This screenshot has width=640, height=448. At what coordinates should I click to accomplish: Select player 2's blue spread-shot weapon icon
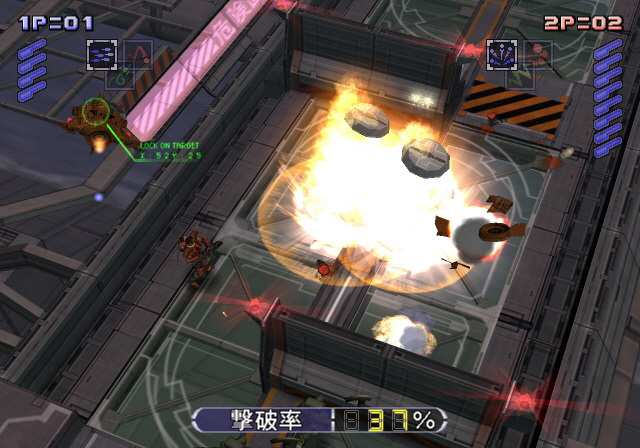click(501, 54)
